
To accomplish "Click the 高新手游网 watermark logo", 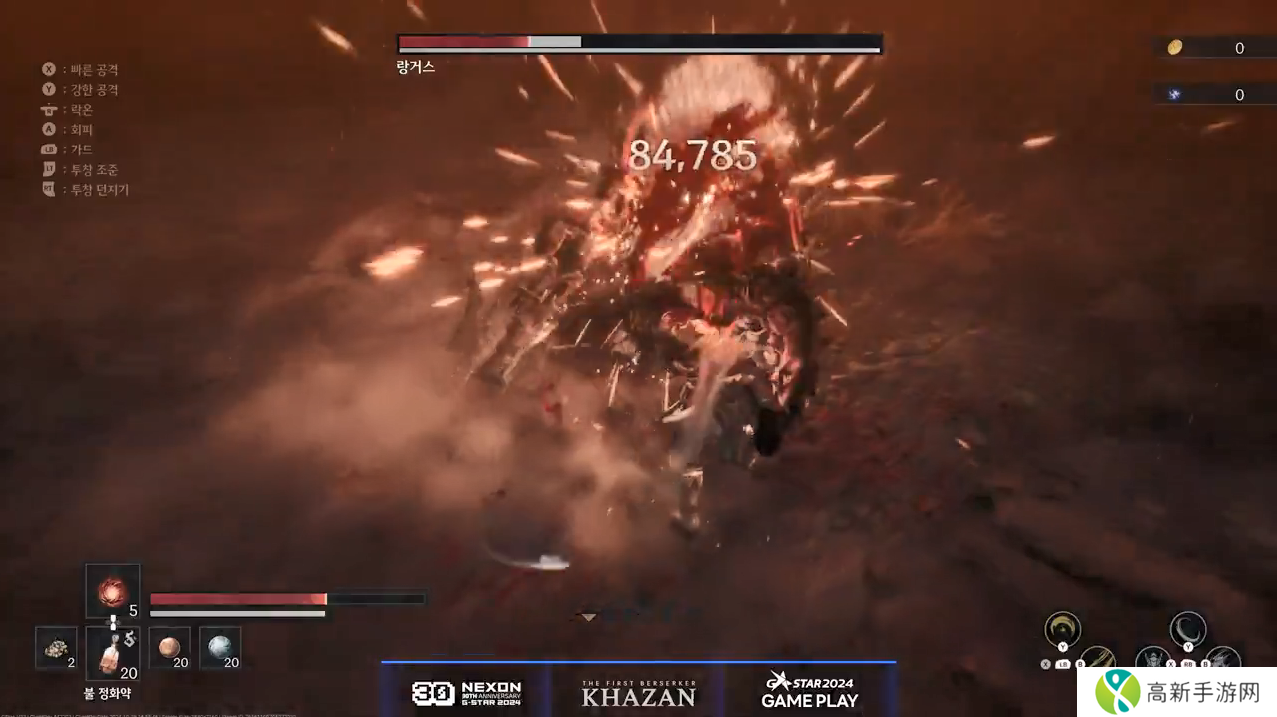I will [x=1178, y=691].
